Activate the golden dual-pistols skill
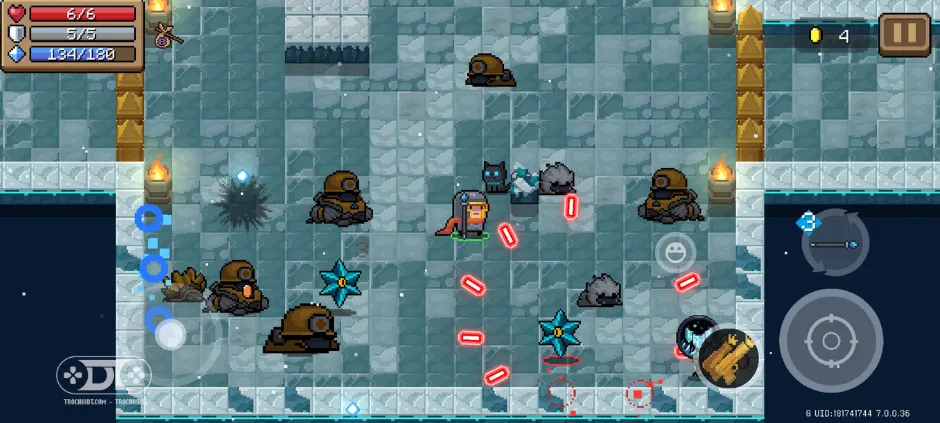Viewport: 940px width, 423px height. pos(727,358)
